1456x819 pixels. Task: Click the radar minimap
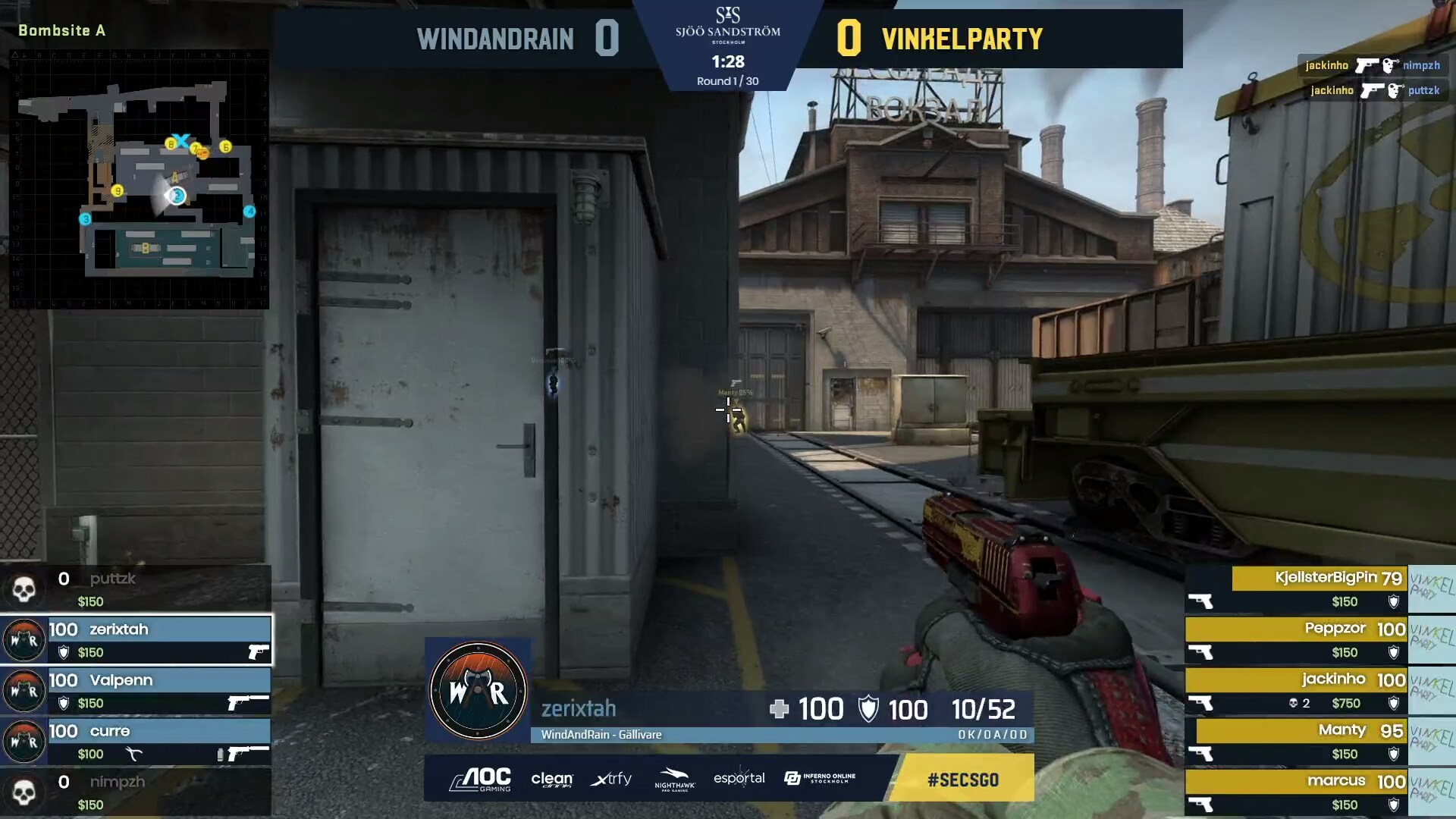pyautogui.click(x=139, y=179)
